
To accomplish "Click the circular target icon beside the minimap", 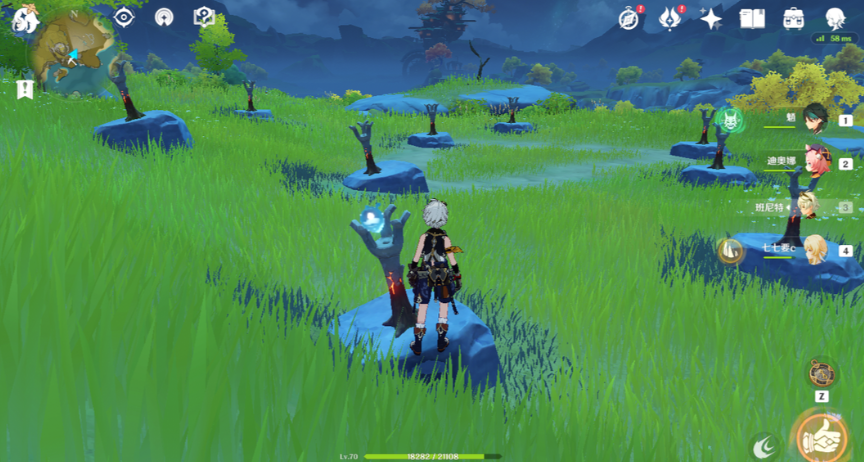I will click(124, 17).
